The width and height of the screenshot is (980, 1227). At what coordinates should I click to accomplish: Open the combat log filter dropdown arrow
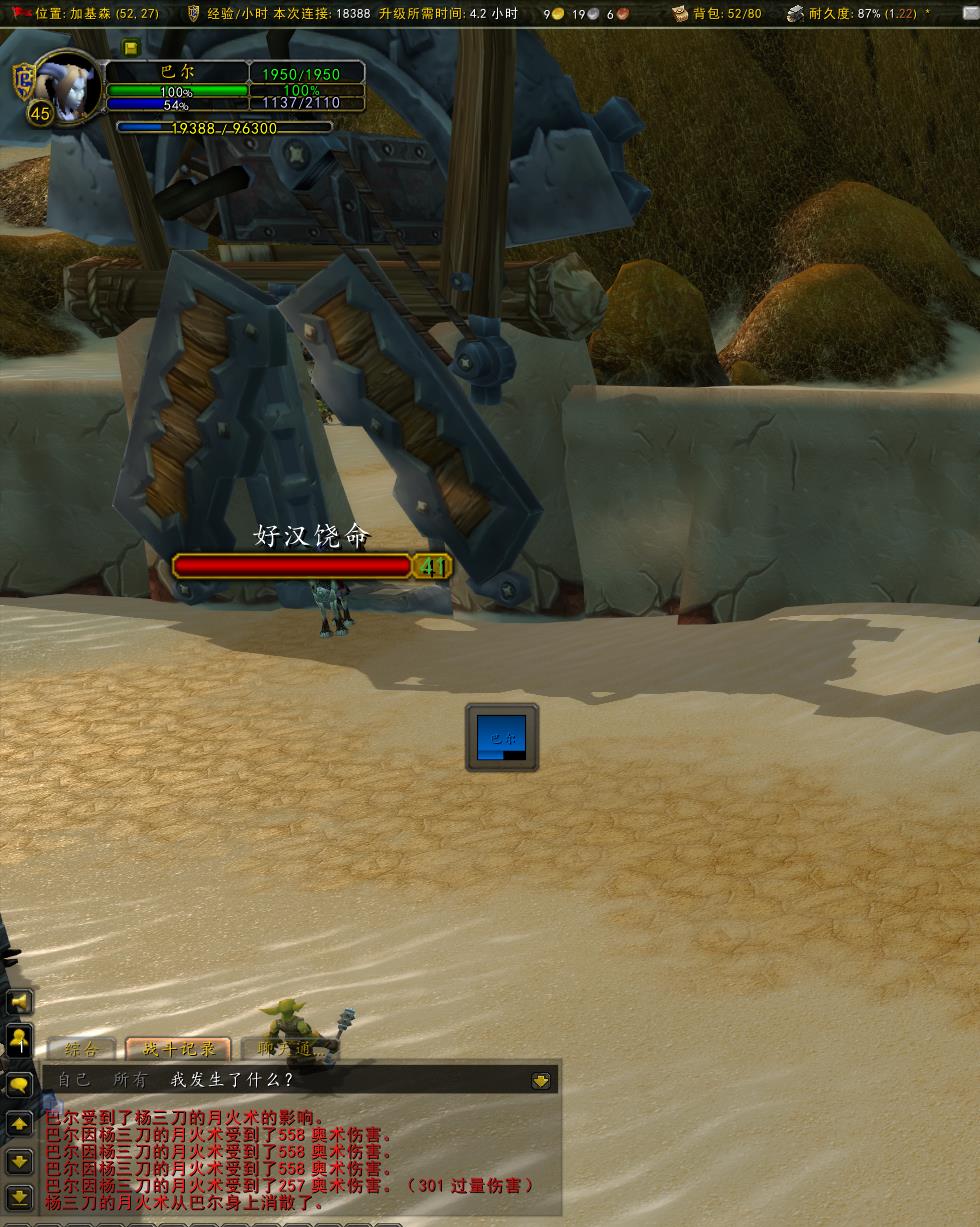click(541, 1080)
